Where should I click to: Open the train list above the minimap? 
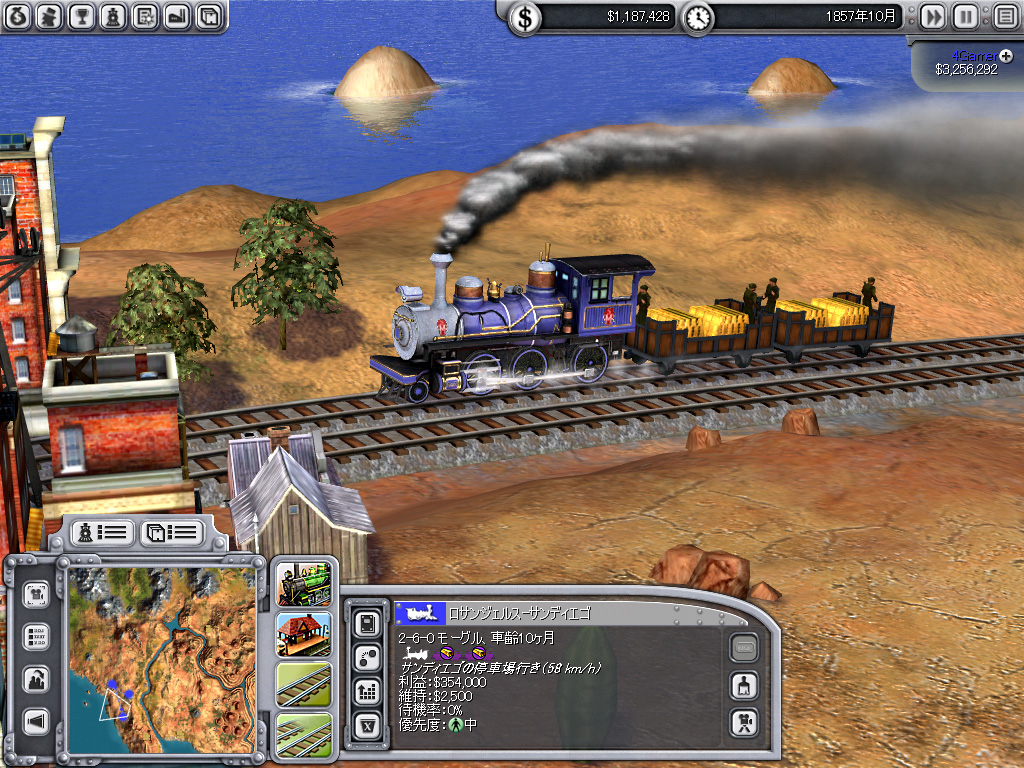coord(101,532)
